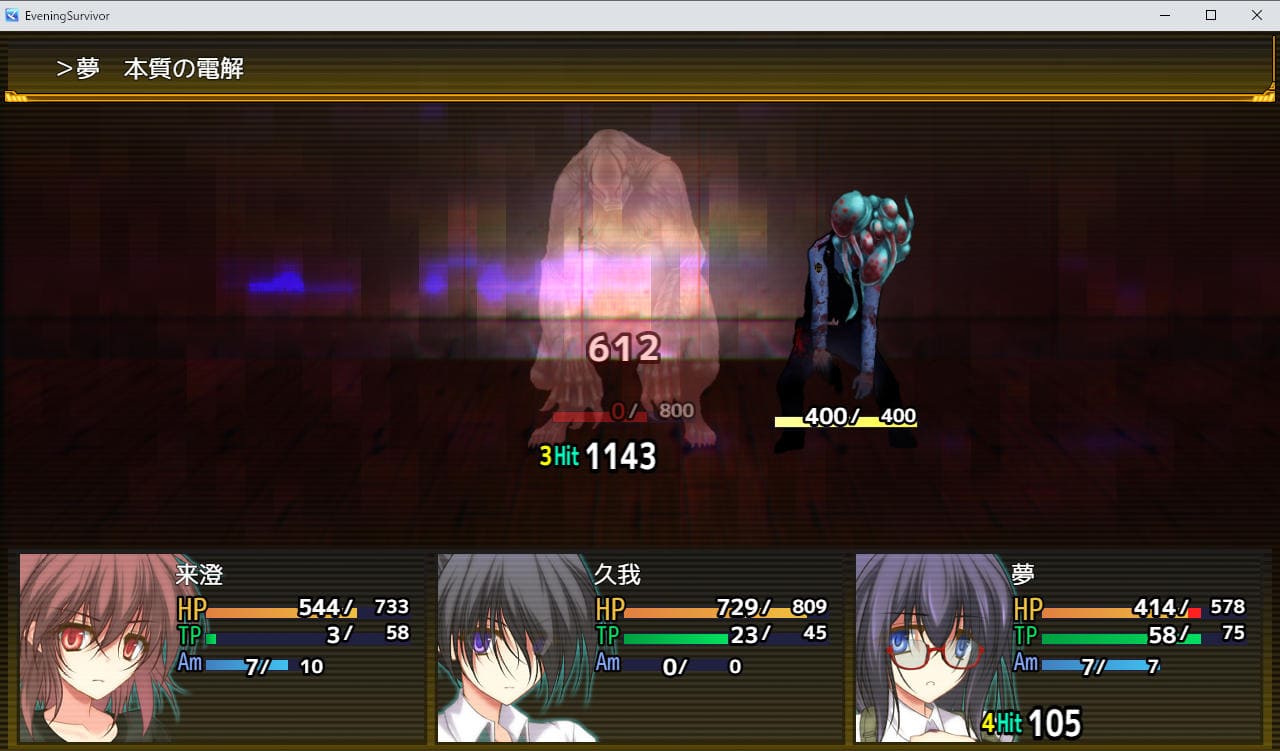Select party member 来澄's status panel
Image resolution: width=1280 pixels, height=751 pixels.
coord(222,648)
